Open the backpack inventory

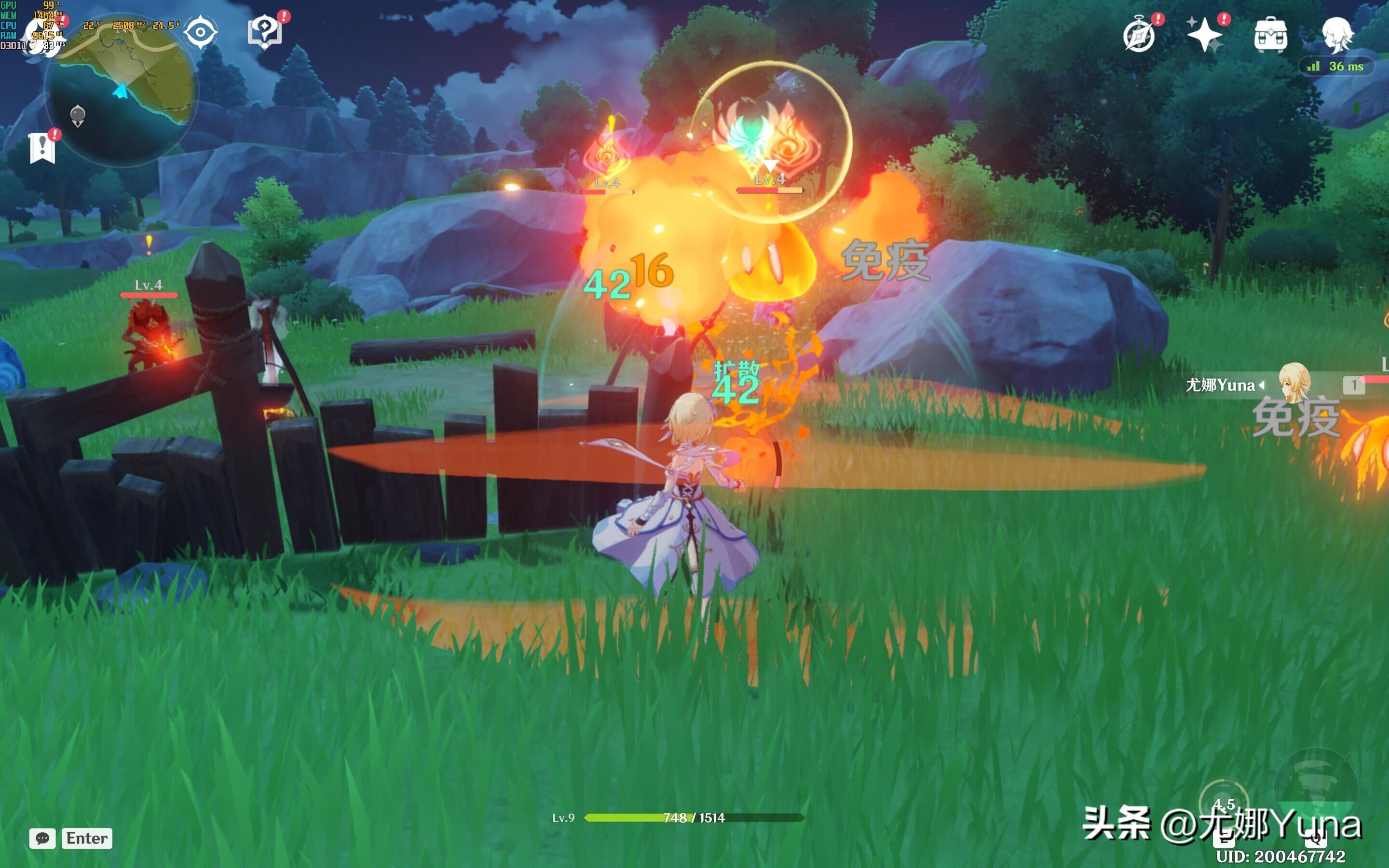1270,36
